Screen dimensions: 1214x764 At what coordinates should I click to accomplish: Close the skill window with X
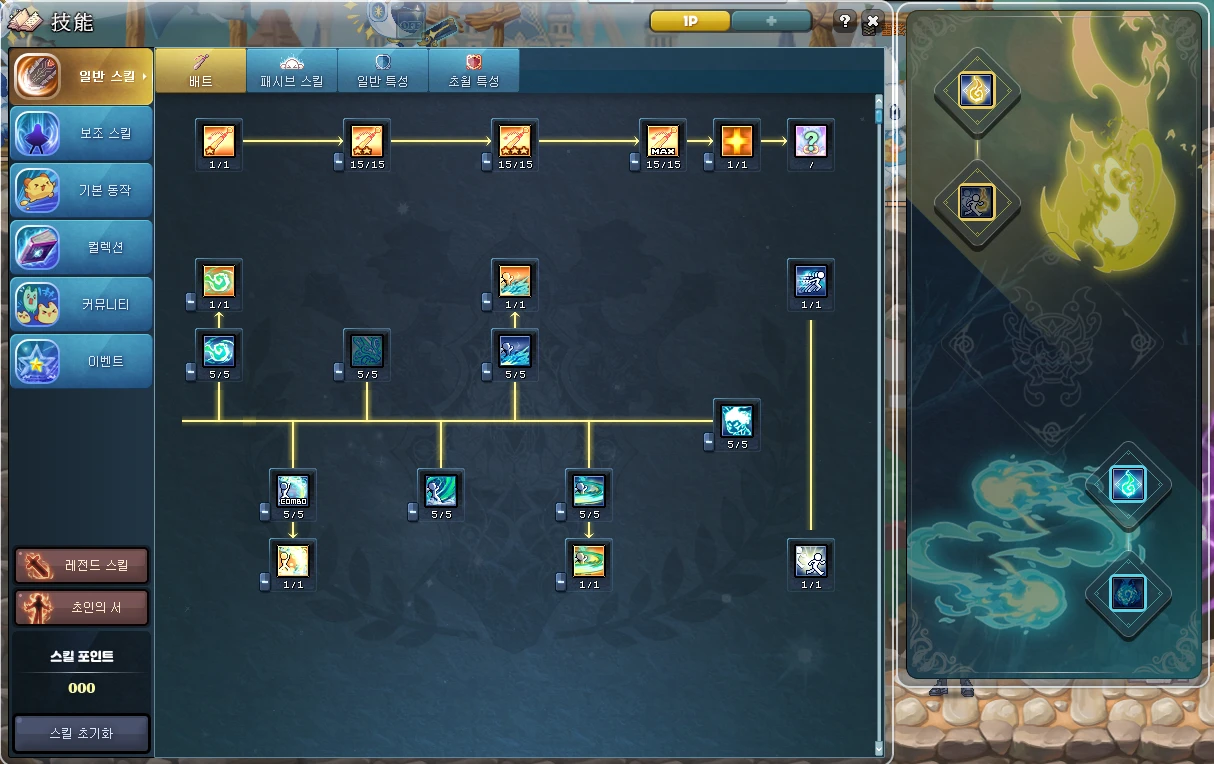click(x=872, y=21)
